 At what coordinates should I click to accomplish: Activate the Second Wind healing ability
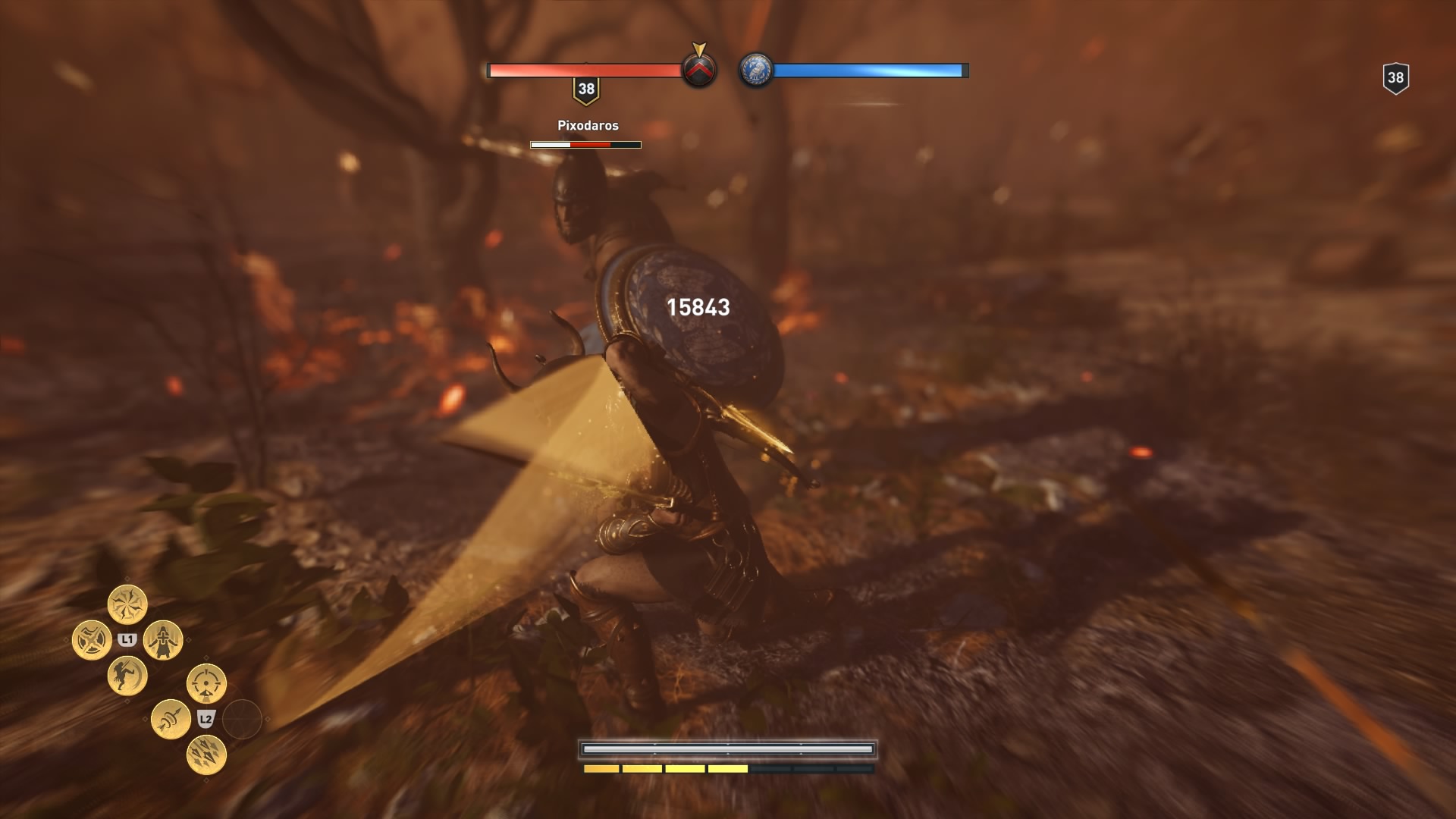pyautogui.click(x=164, y=639)
